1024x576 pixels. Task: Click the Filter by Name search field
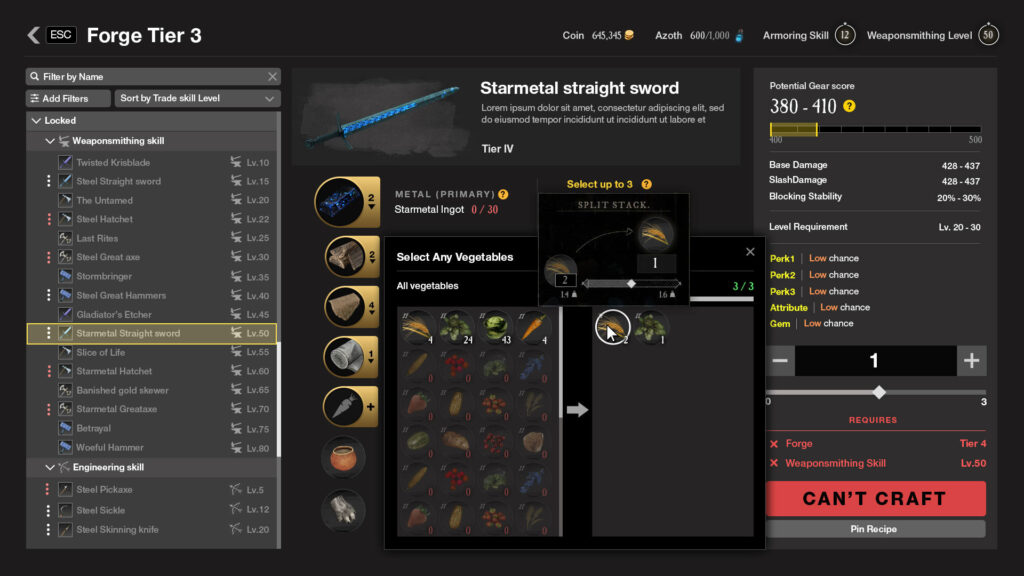(x=150, y=77)
